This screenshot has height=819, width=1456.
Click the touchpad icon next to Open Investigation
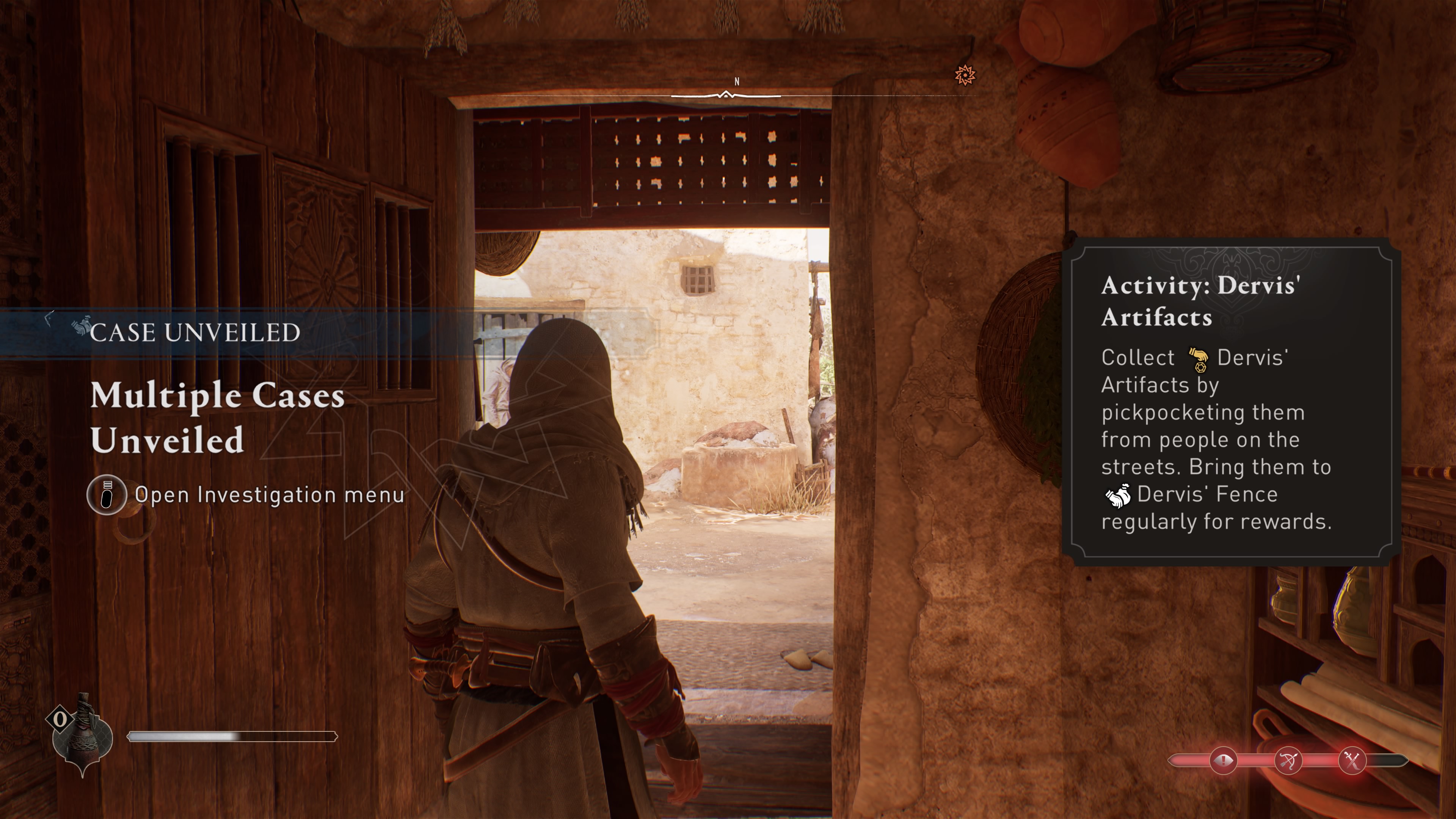tap(107, 496)
